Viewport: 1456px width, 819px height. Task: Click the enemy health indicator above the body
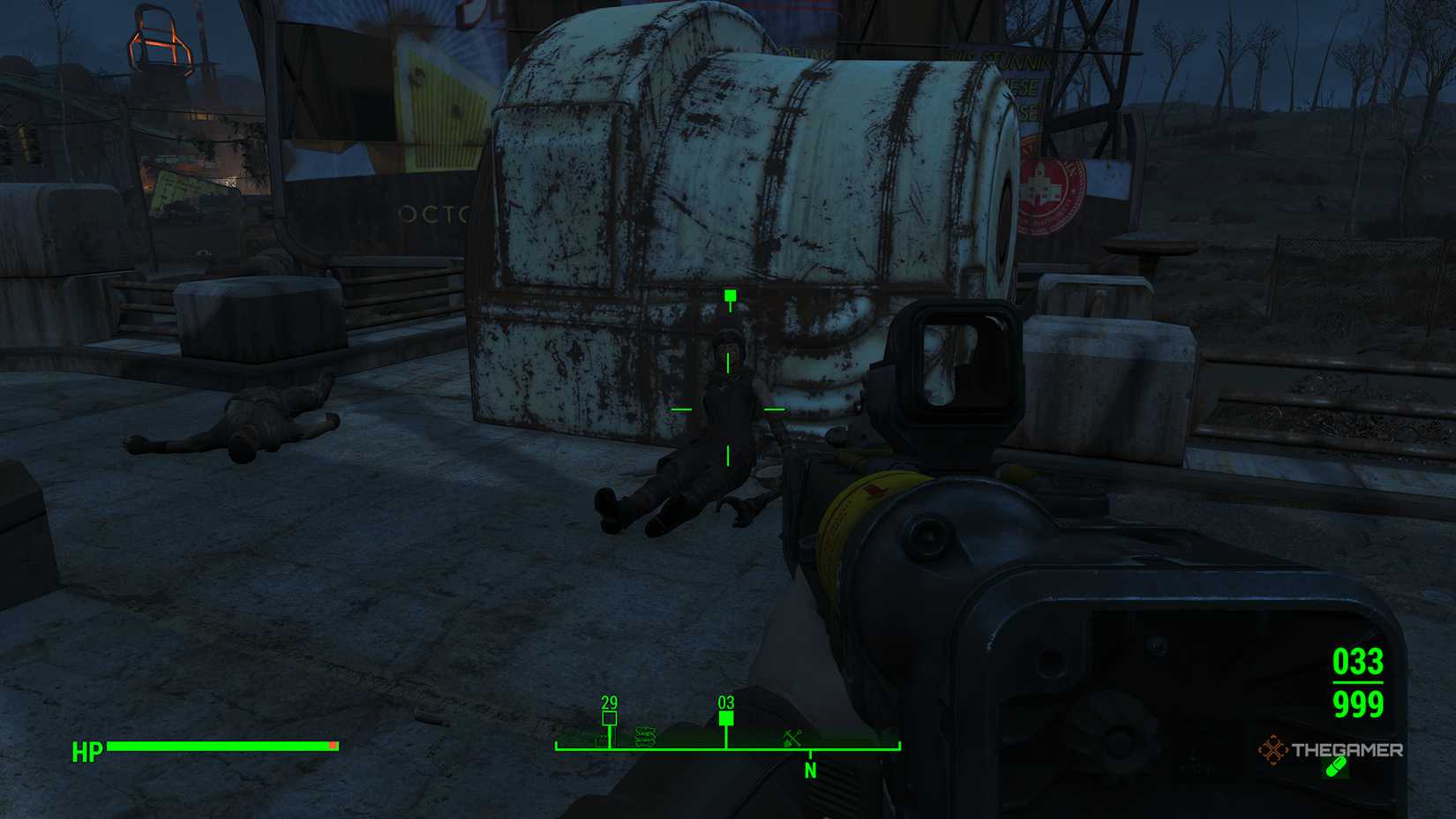(x=729, y=293)
